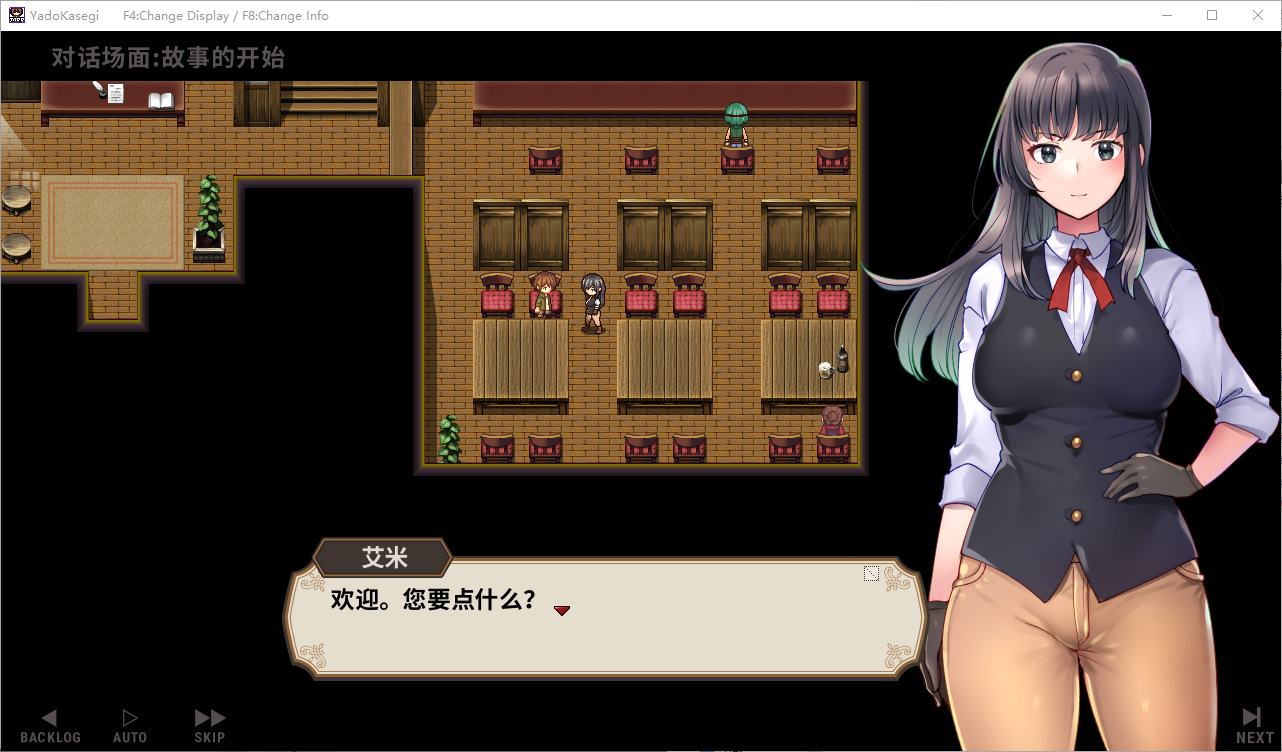Click the NEXT icon at bottom right
The height and width of the screenshot is (752, 1282).
(1250, 715)
